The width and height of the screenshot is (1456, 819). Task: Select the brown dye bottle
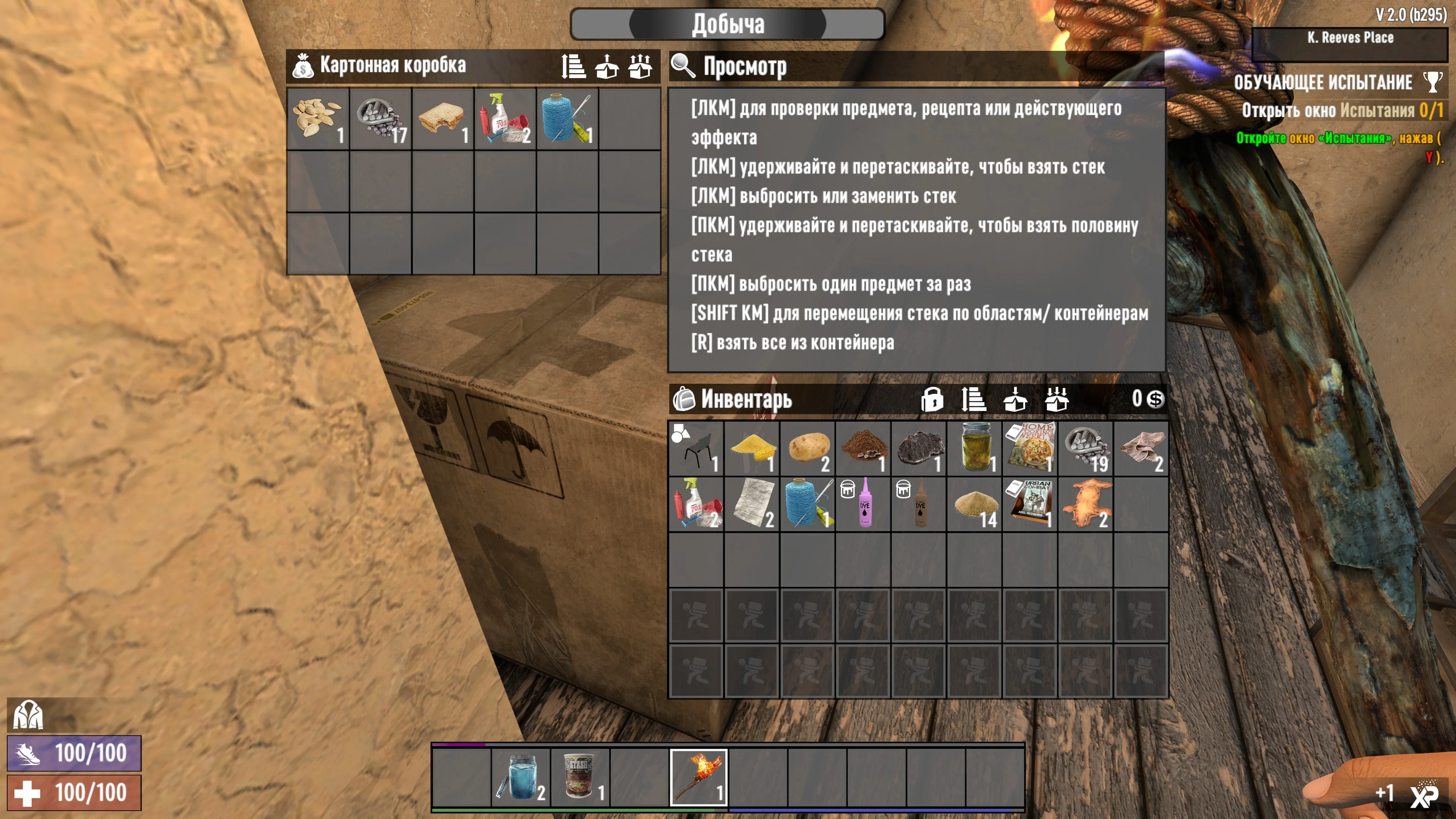click(x=918, y=504)
